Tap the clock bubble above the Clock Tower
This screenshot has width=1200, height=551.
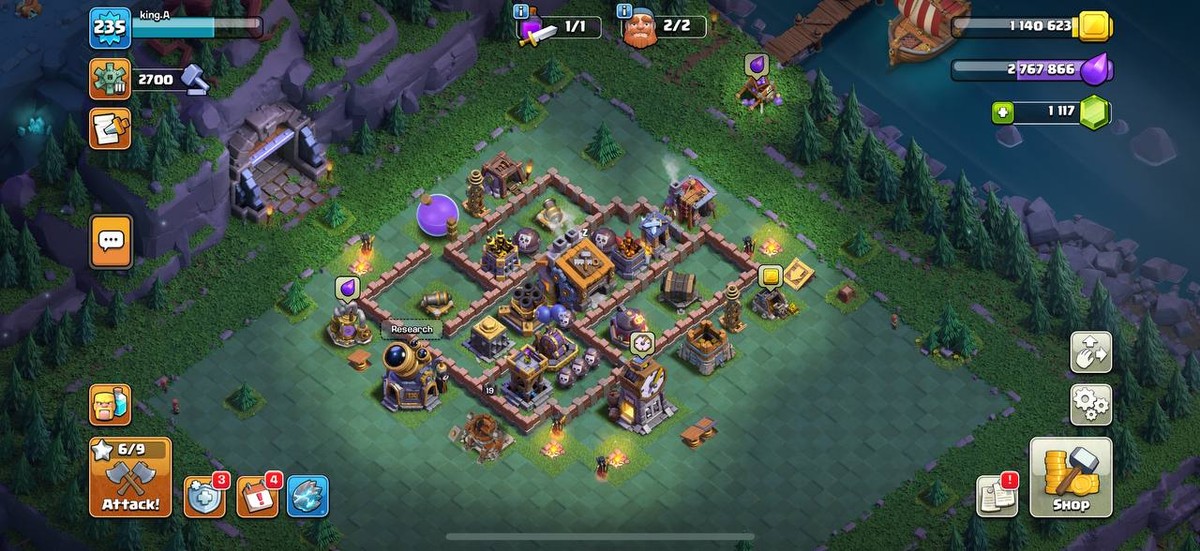click(642, 342)
